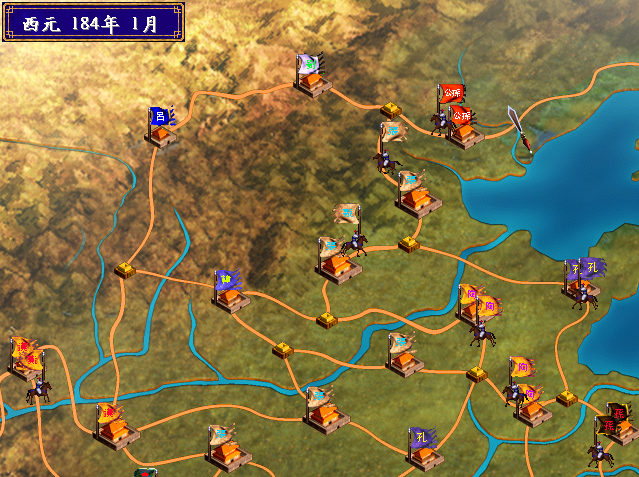The image size is (639, 477).
Task: Select the city with black 孫 flag
Action: [620, 427]
